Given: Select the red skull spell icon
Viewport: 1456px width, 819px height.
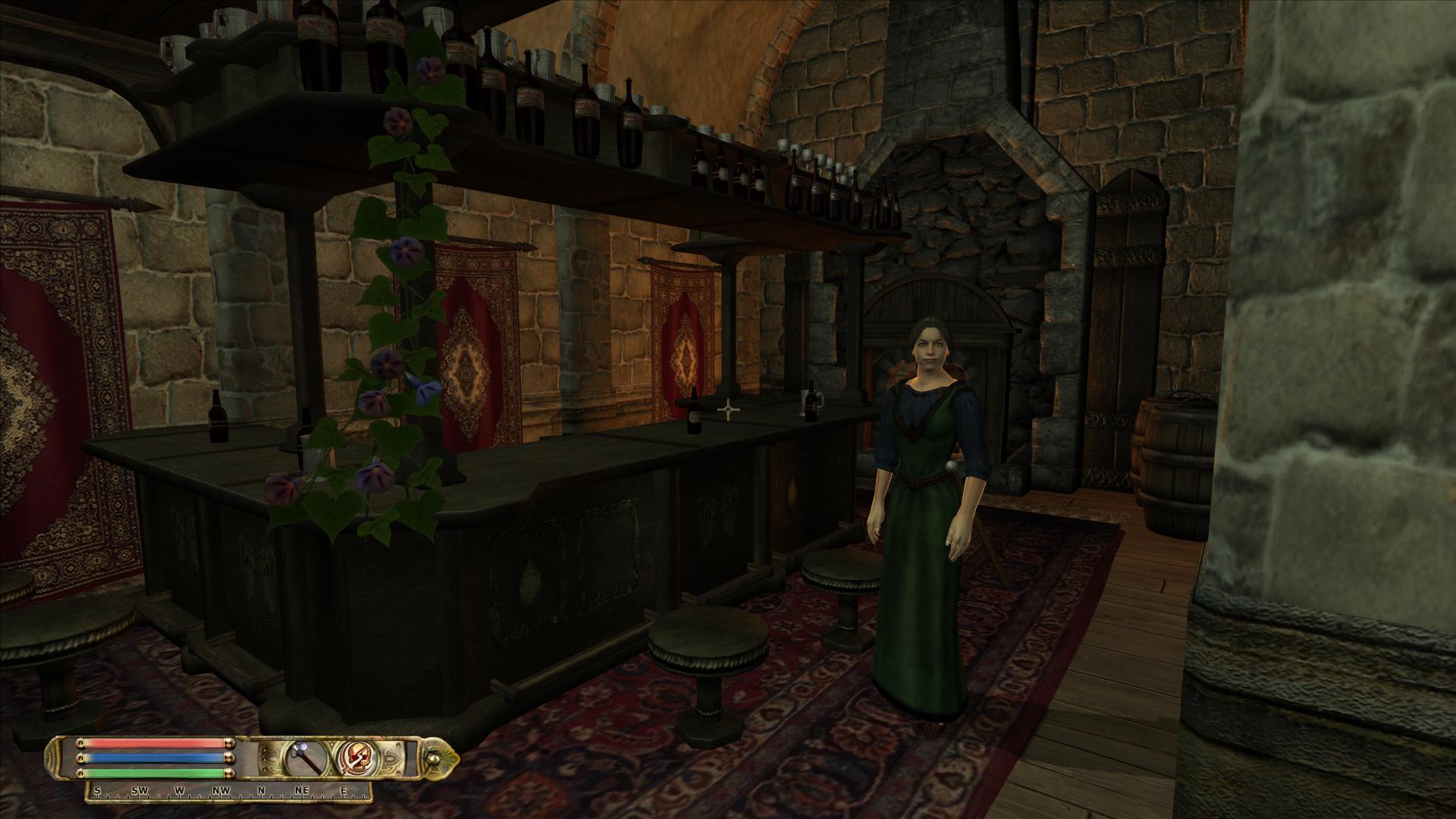Looking at the screenshot, I should click(x=354, y=758).
